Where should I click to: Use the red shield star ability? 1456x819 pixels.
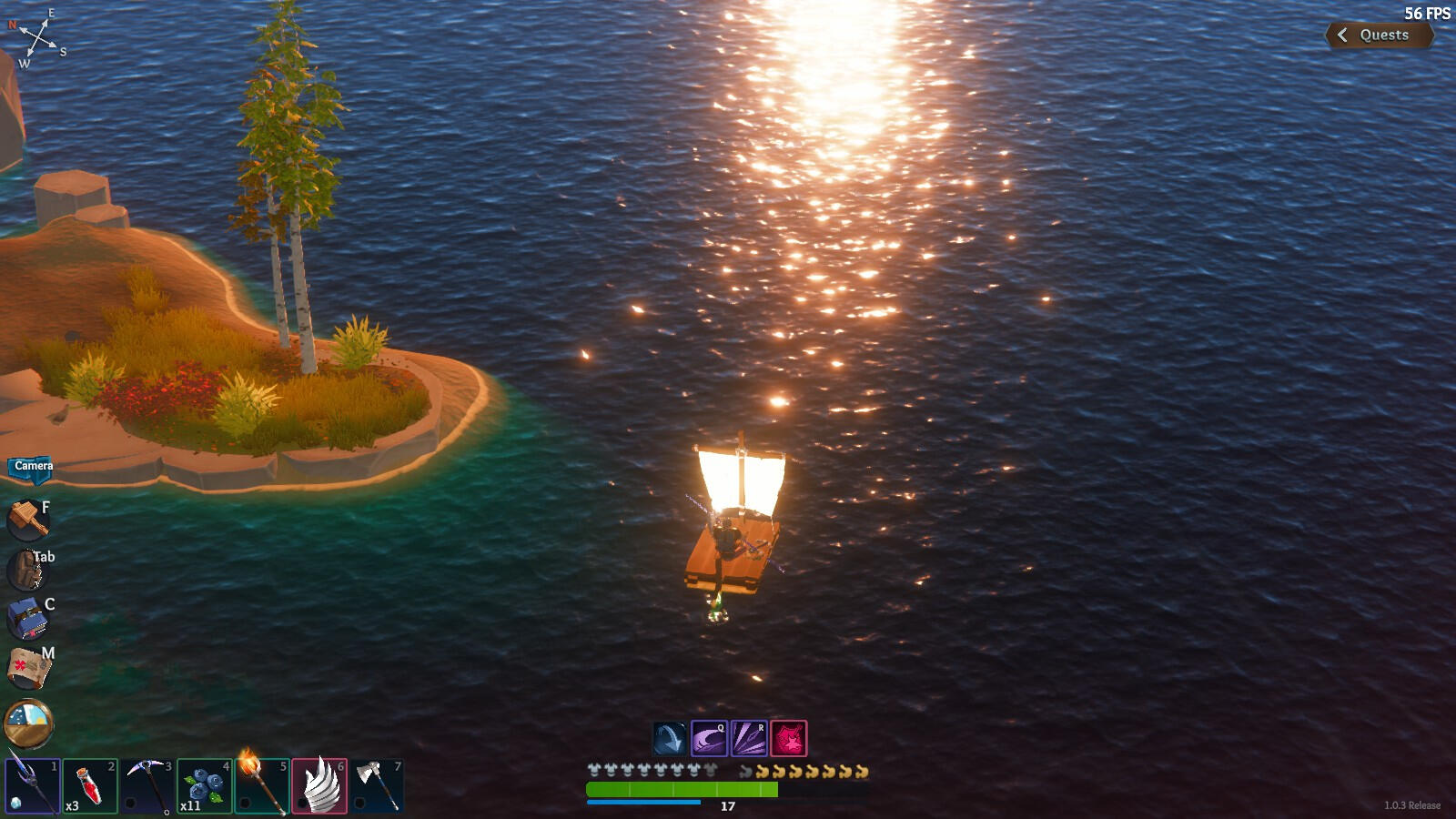pyautogui.click(x=789, y=739)
